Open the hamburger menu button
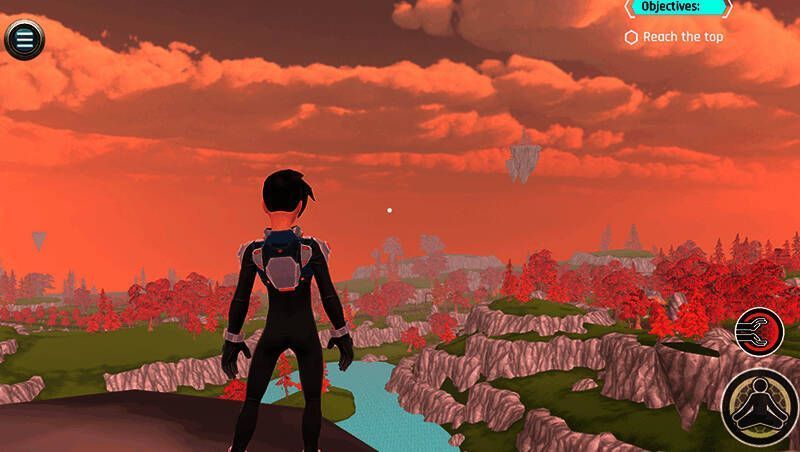Image resolution: width=800 pixels, height=452 pixels. [25, 39]
